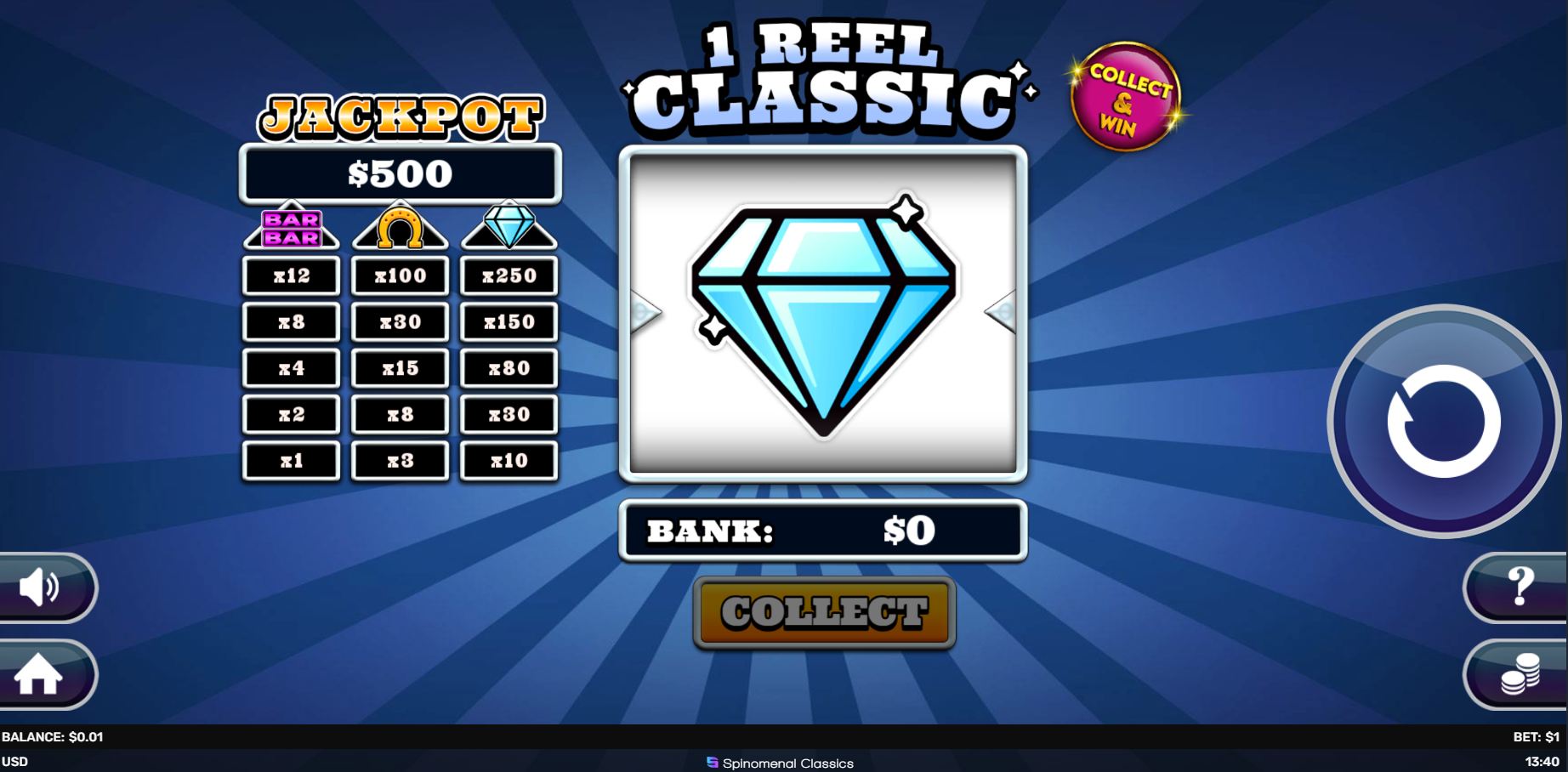The width and height of the screenshot is (1568, 772).
Task: Expand the Jackpot $500 display
Action: point(401,173)
